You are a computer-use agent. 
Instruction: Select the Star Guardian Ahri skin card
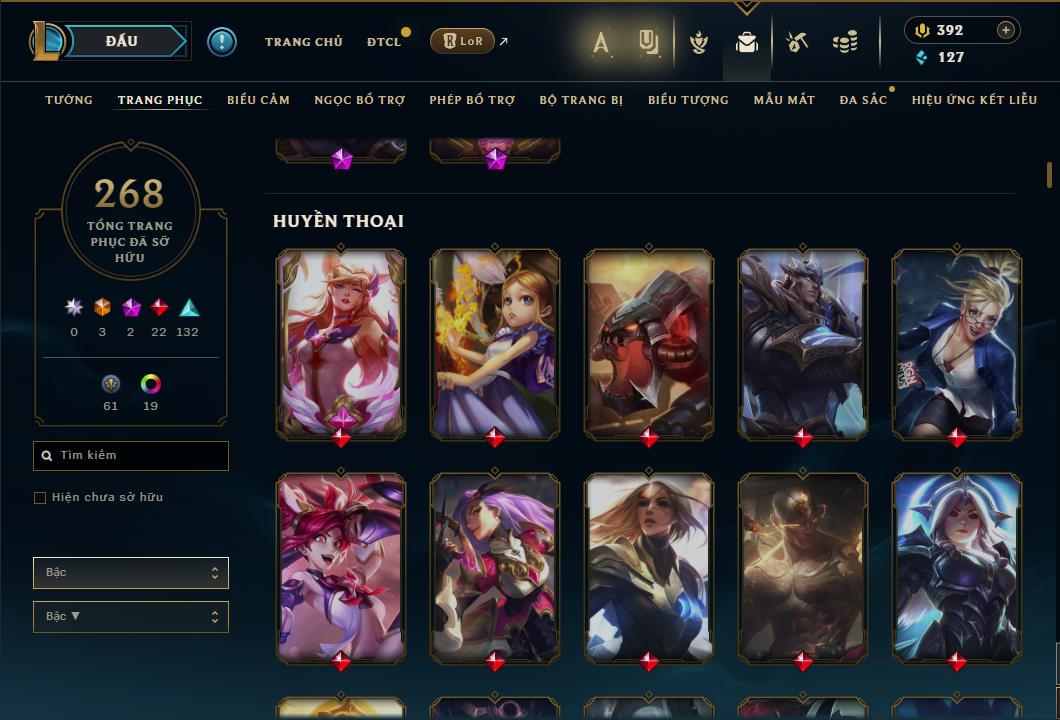(341, 343)
